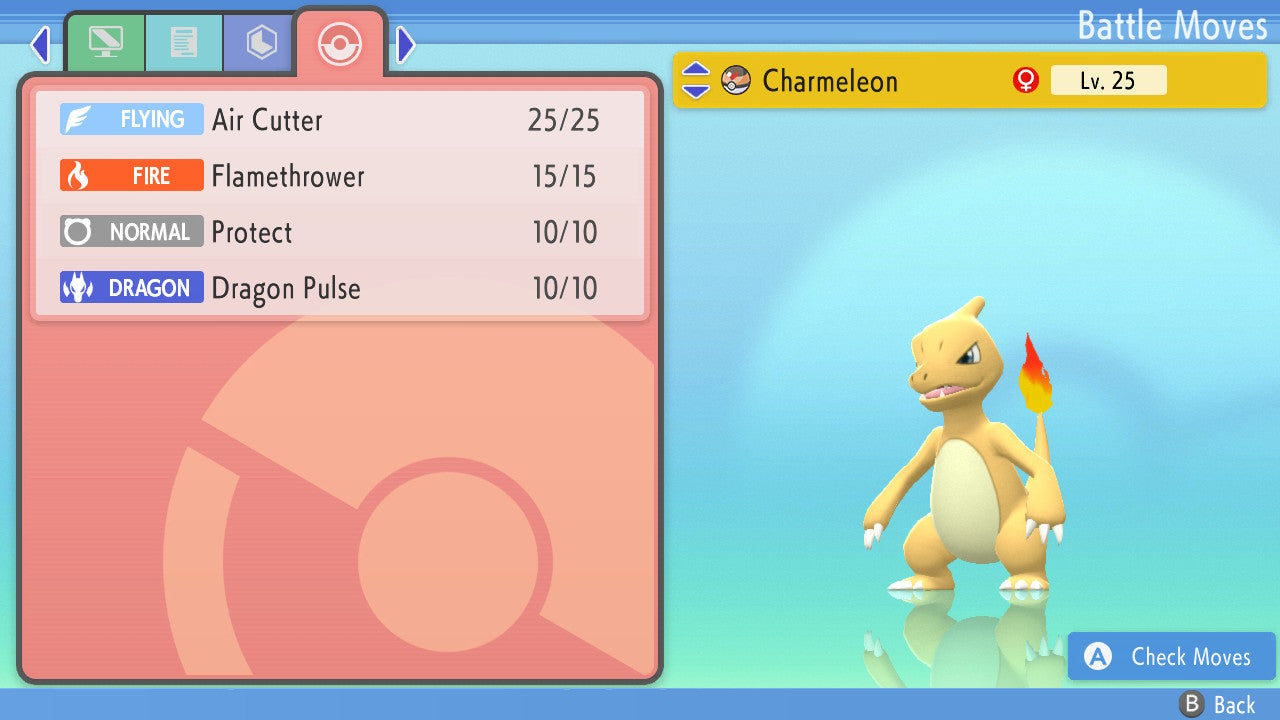
Task: Select the Poké Ball battle moves tab
Action: (340, 44)
